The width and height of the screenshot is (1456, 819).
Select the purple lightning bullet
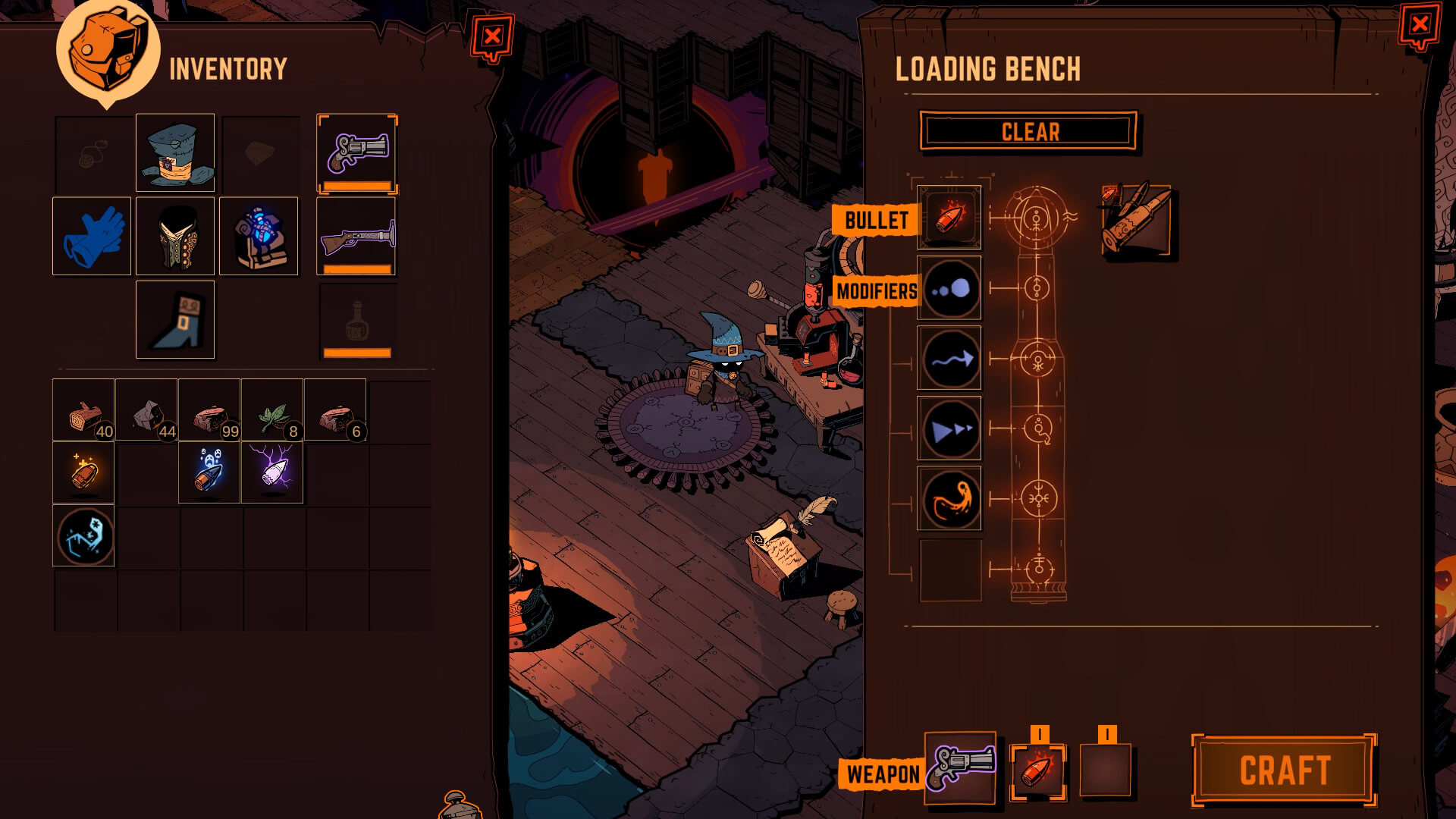(272, 472)
